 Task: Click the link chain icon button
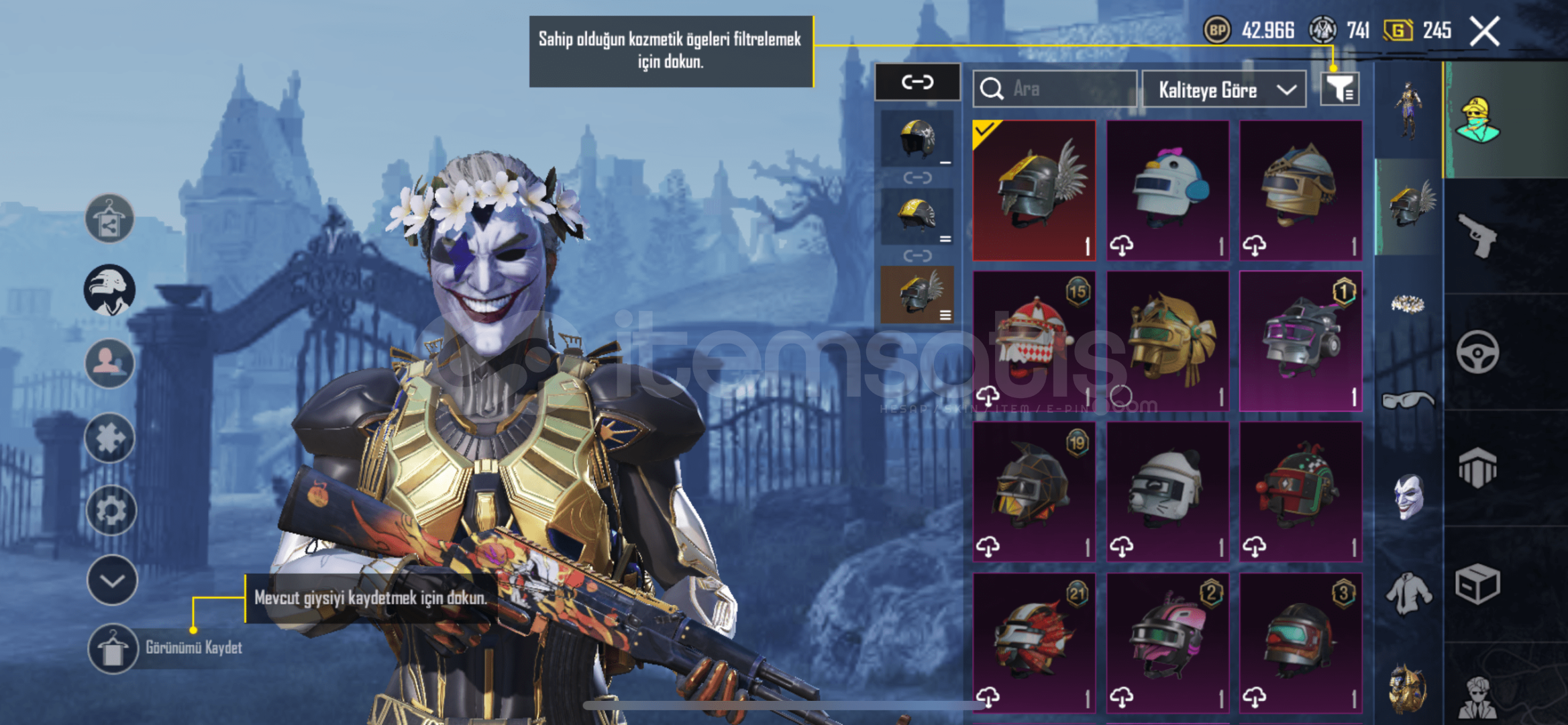pos(917,82)
